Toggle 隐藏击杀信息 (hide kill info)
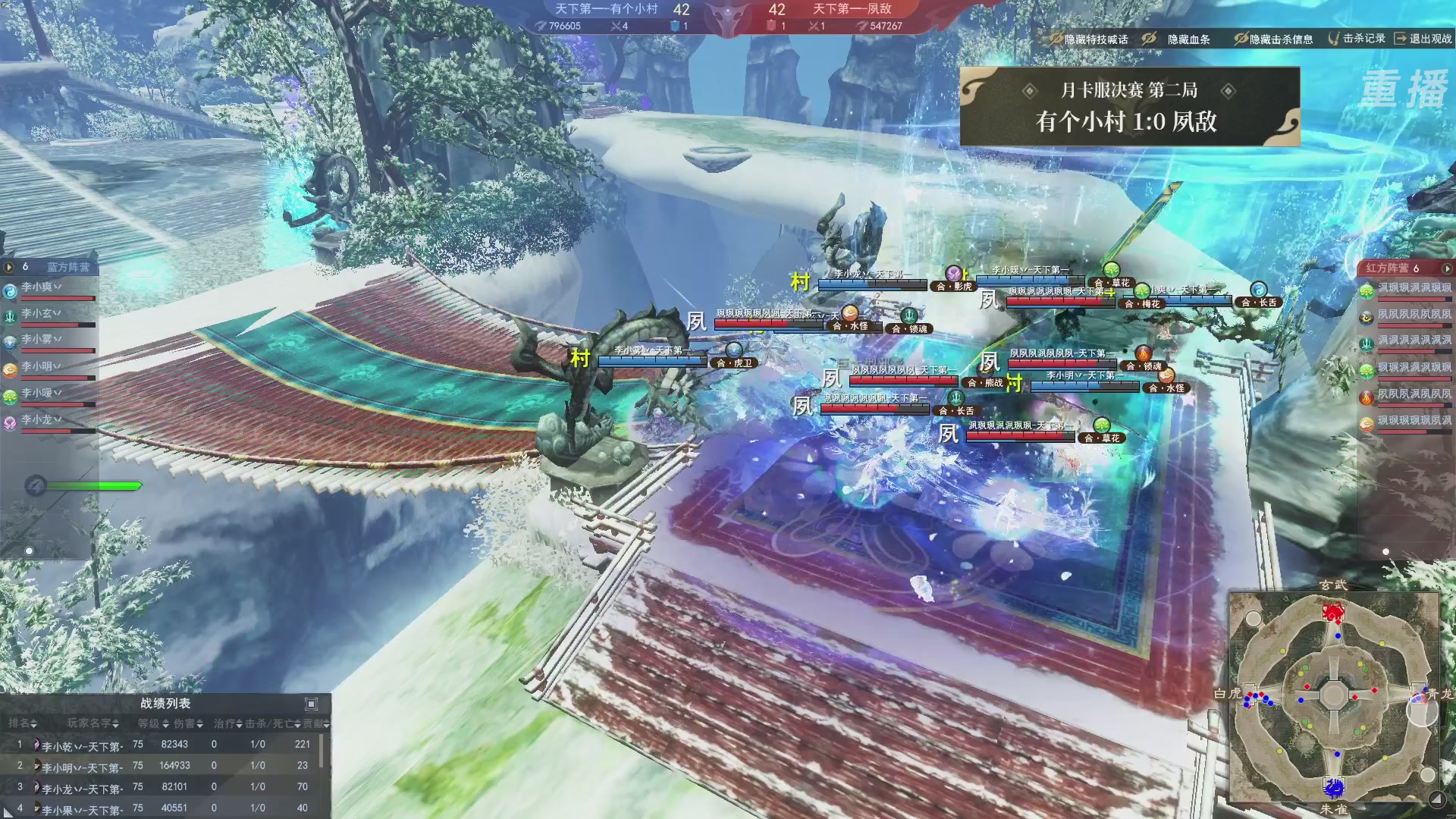Screen dimensions: 1456x819 pyautogui.click(x=1273, y=39)
